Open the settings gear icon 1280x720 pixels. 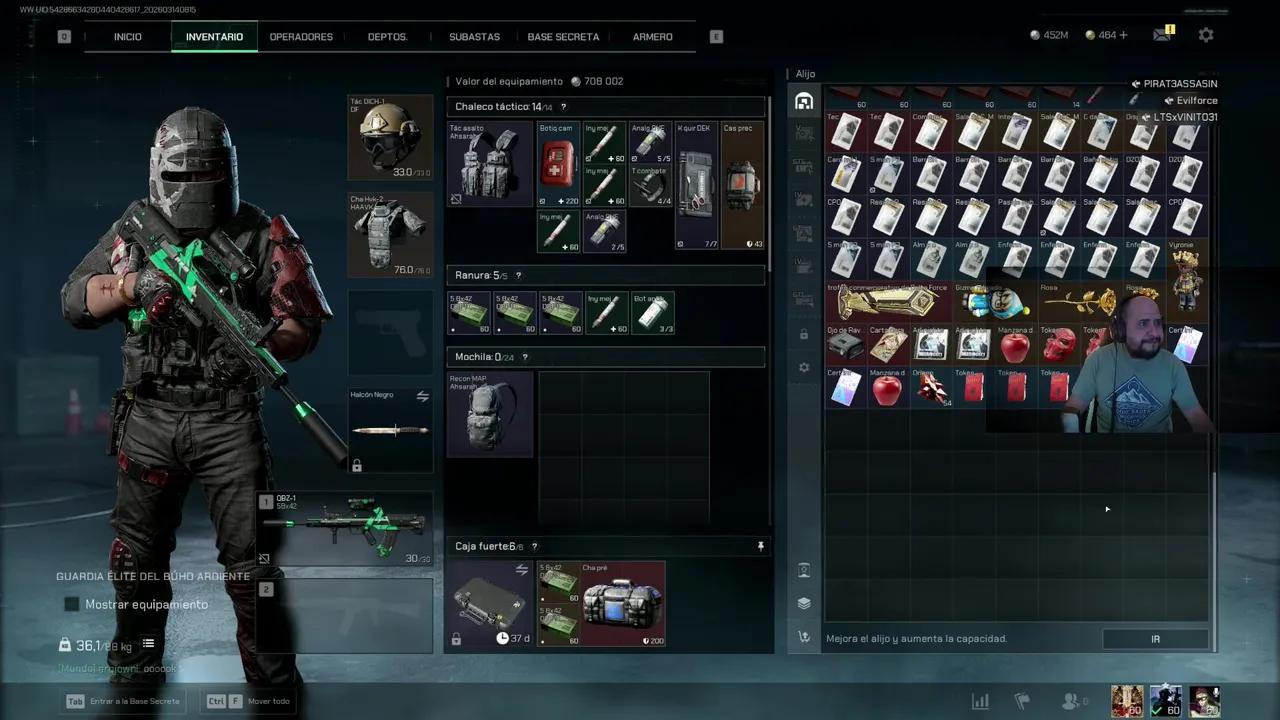point(1206,35)
